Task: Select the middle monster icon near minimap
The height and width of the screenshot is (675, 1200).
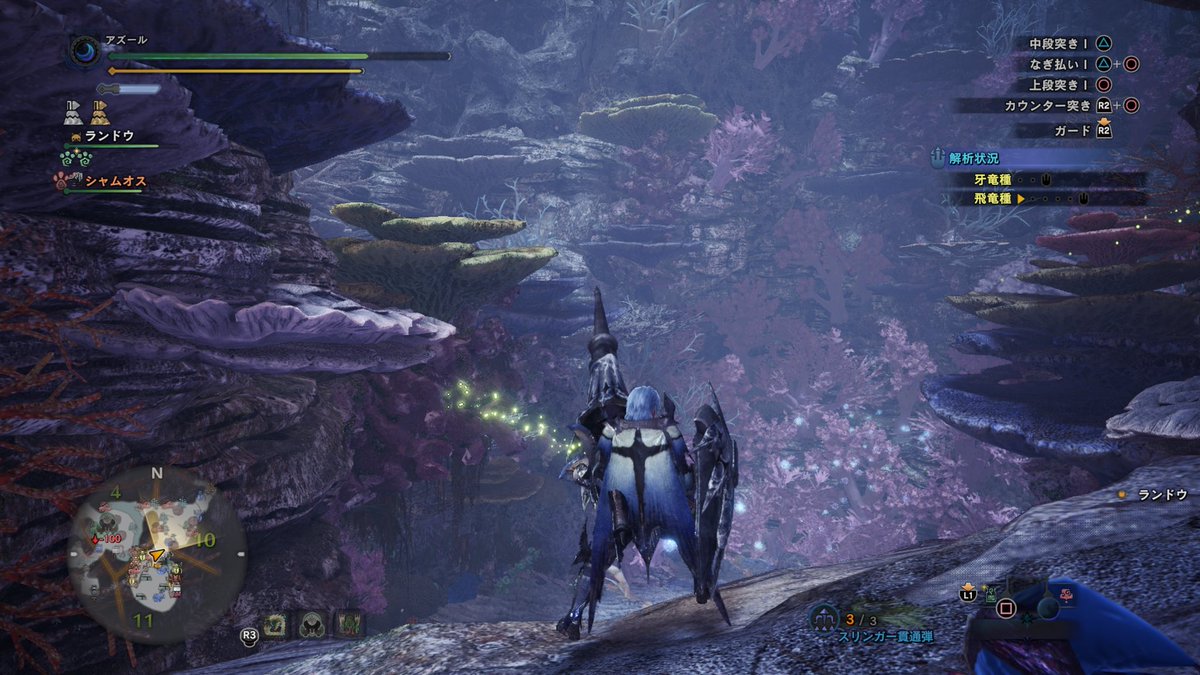Action: coord(311,625)
